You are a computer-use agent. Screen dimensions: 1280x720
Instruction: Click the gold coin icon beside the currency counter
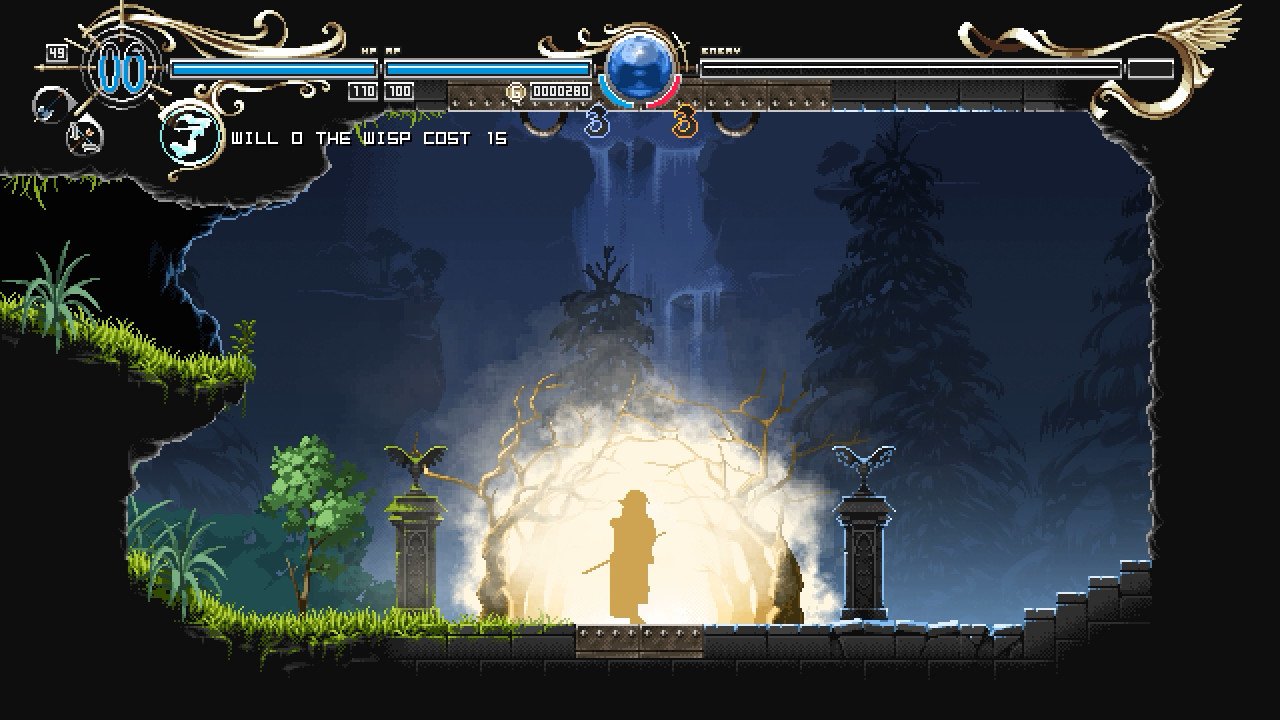click(x=515, y=92)
